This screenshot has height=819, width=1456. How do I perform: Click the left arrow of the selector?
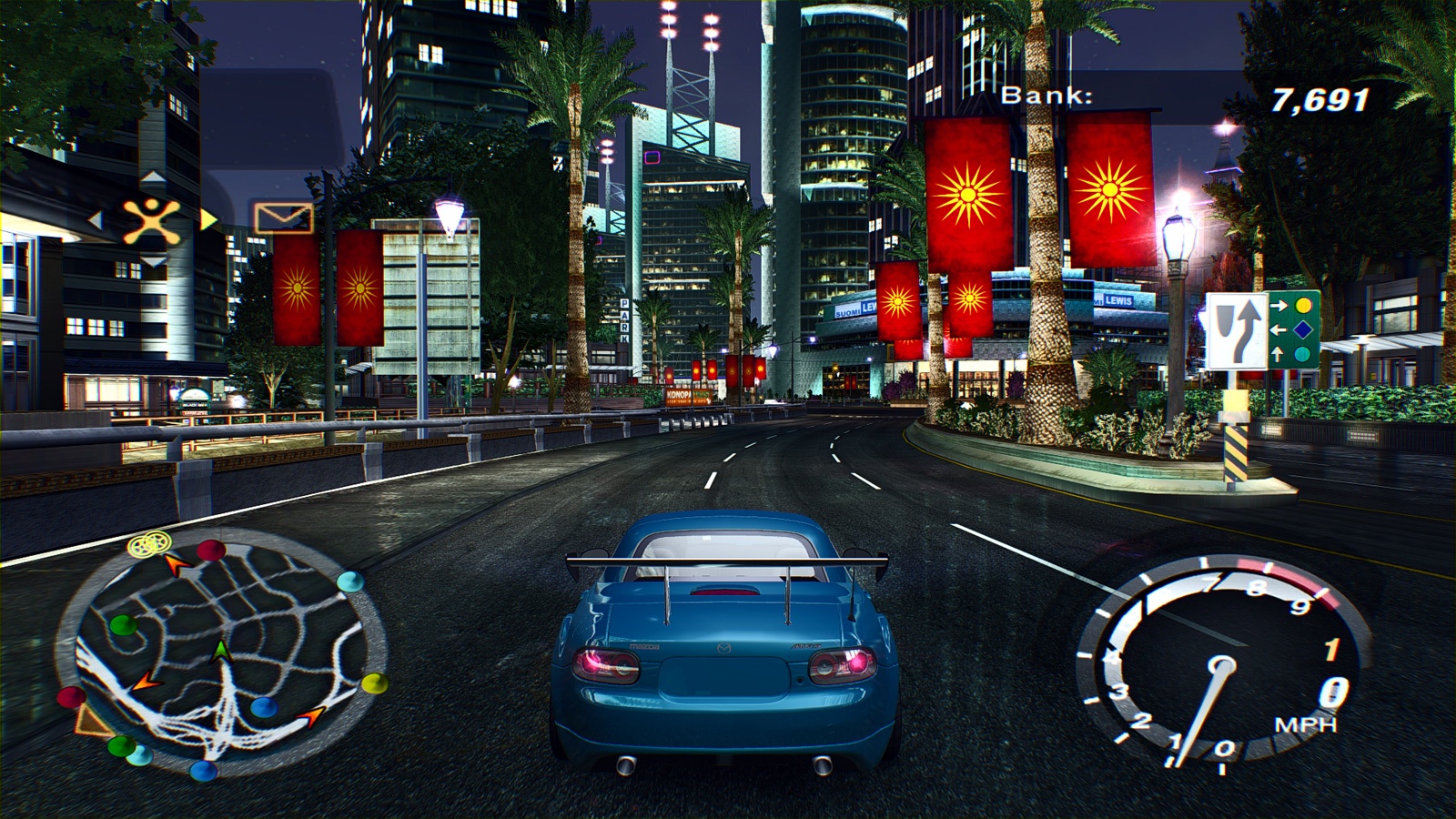click(x=95, y=219)
